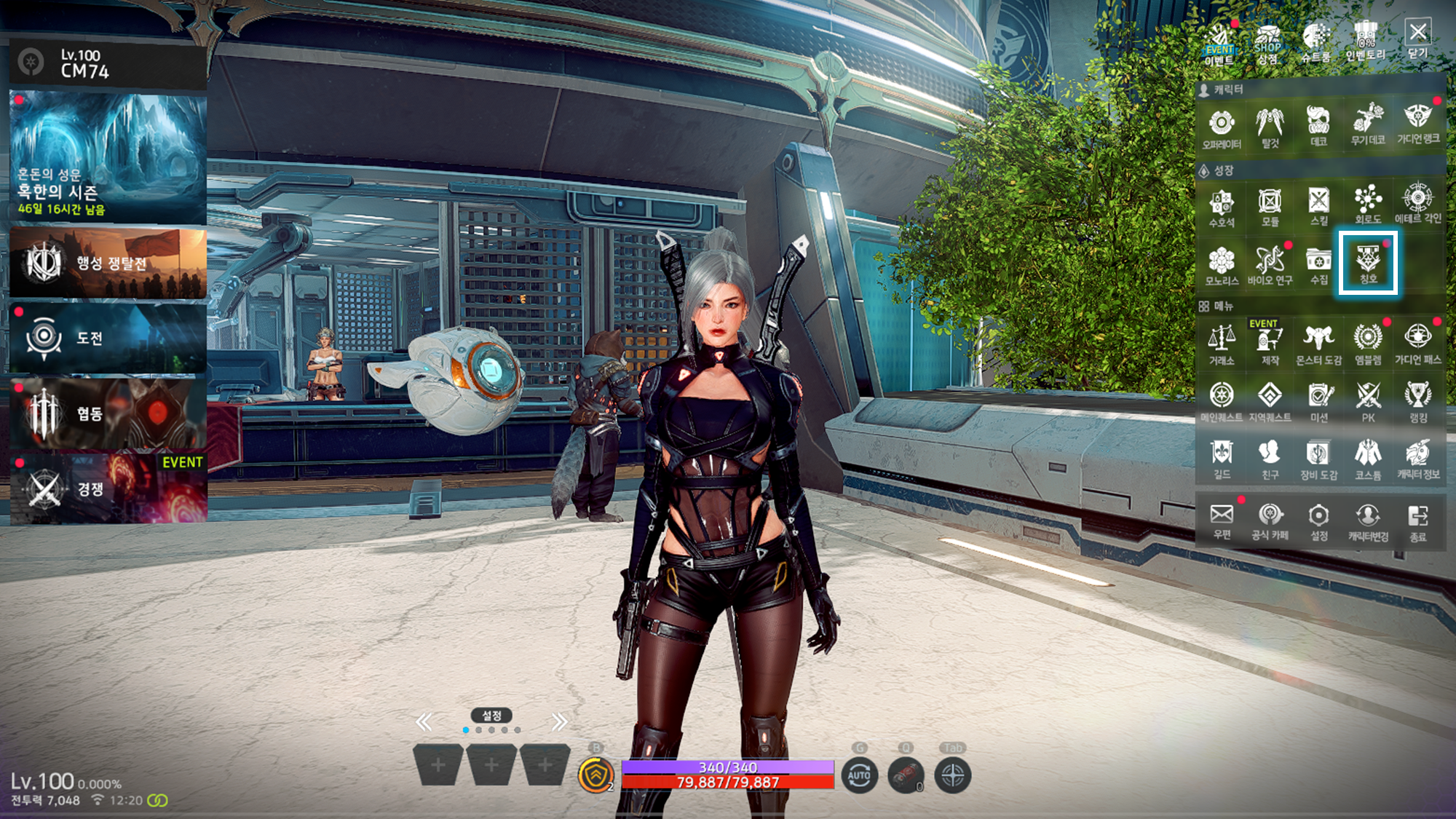1456x819 pixels.
Task: Select the highlighted 칭호 title icon
Action: [x=1368, y=264]
